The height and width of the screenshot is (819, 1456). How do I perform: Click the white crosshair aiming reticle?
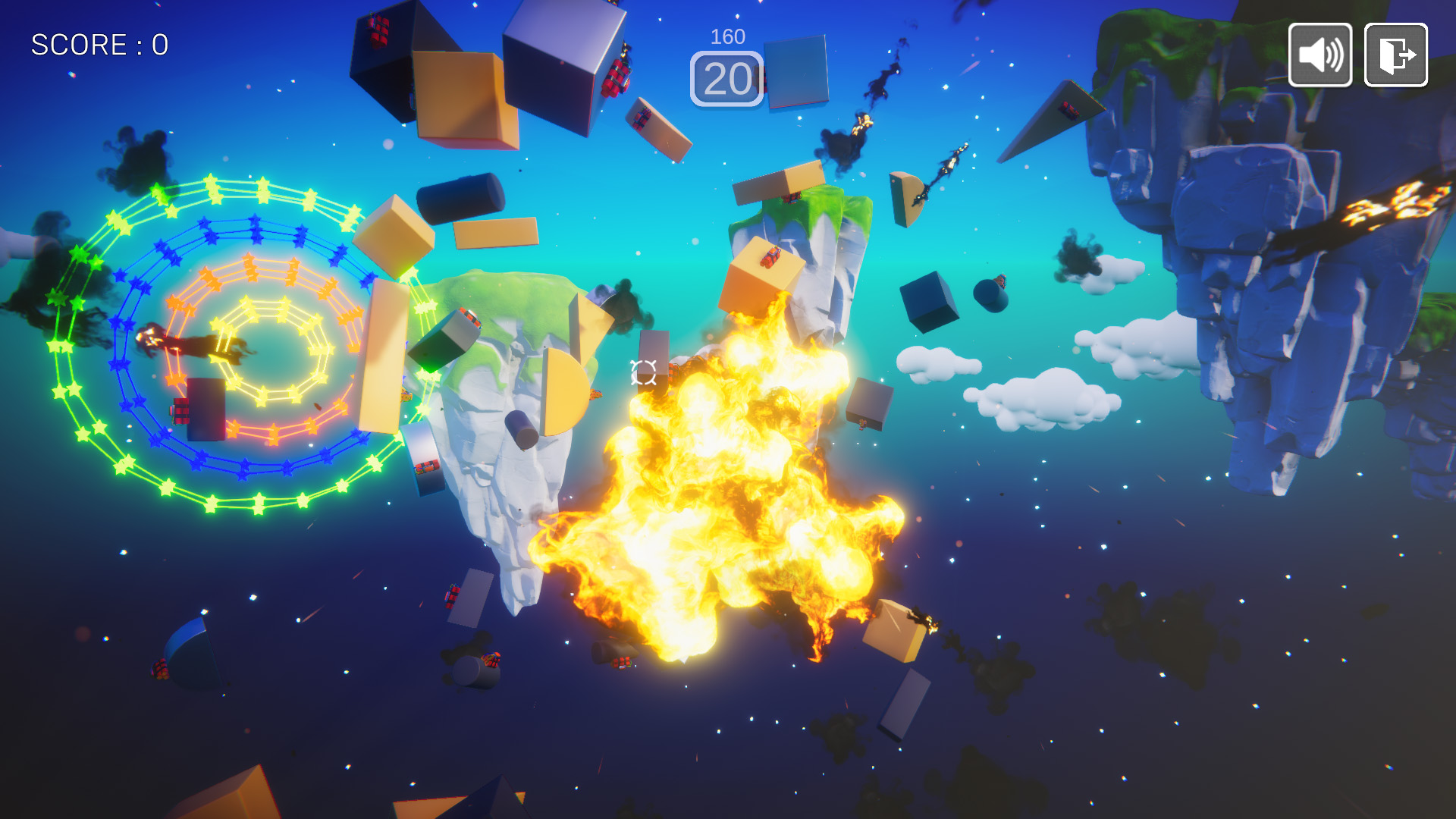point(642,372)
